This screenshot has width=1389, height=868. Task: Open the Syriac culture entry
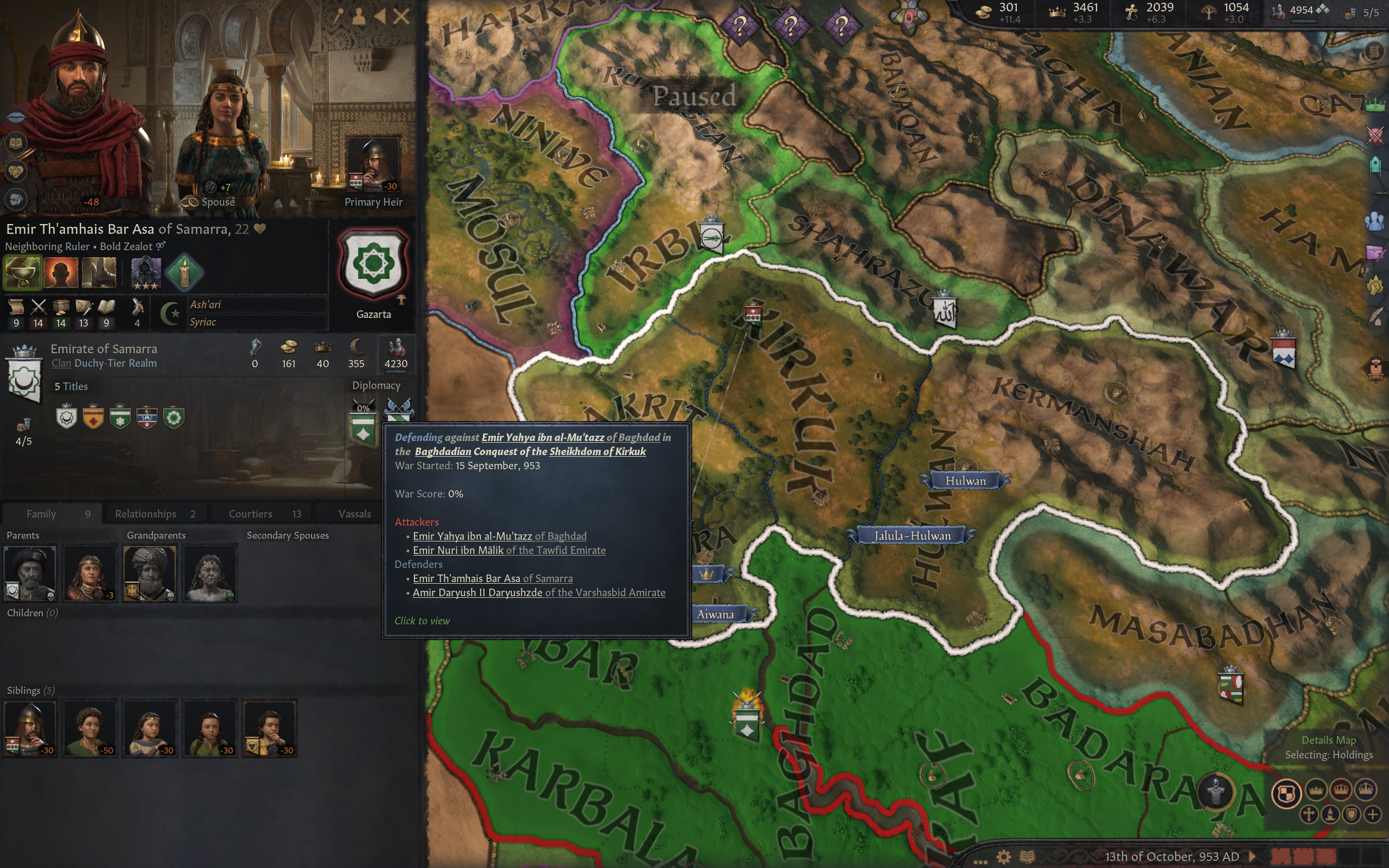[x=203, y=322]
